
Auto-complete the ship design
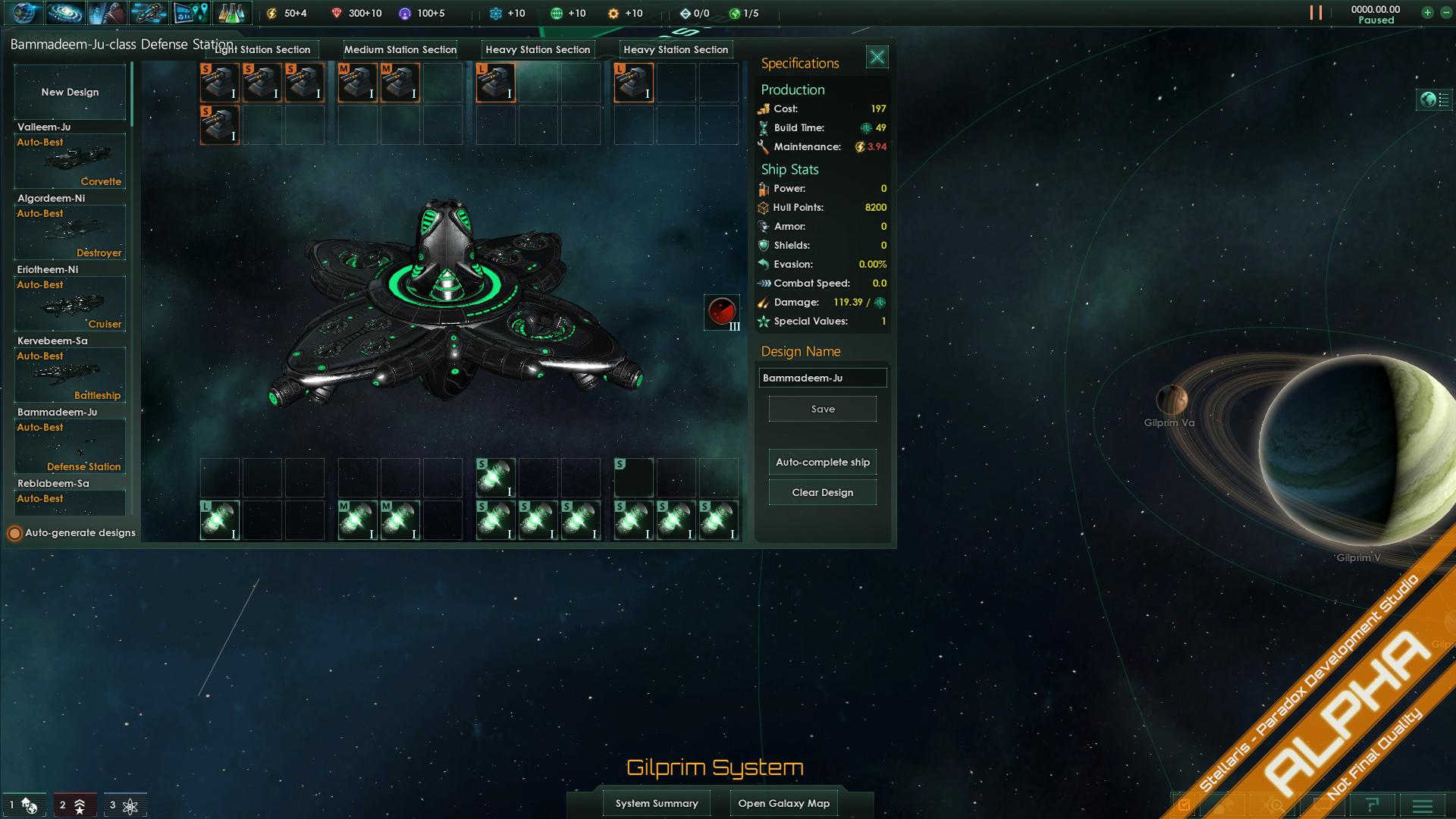coord(823,463)
